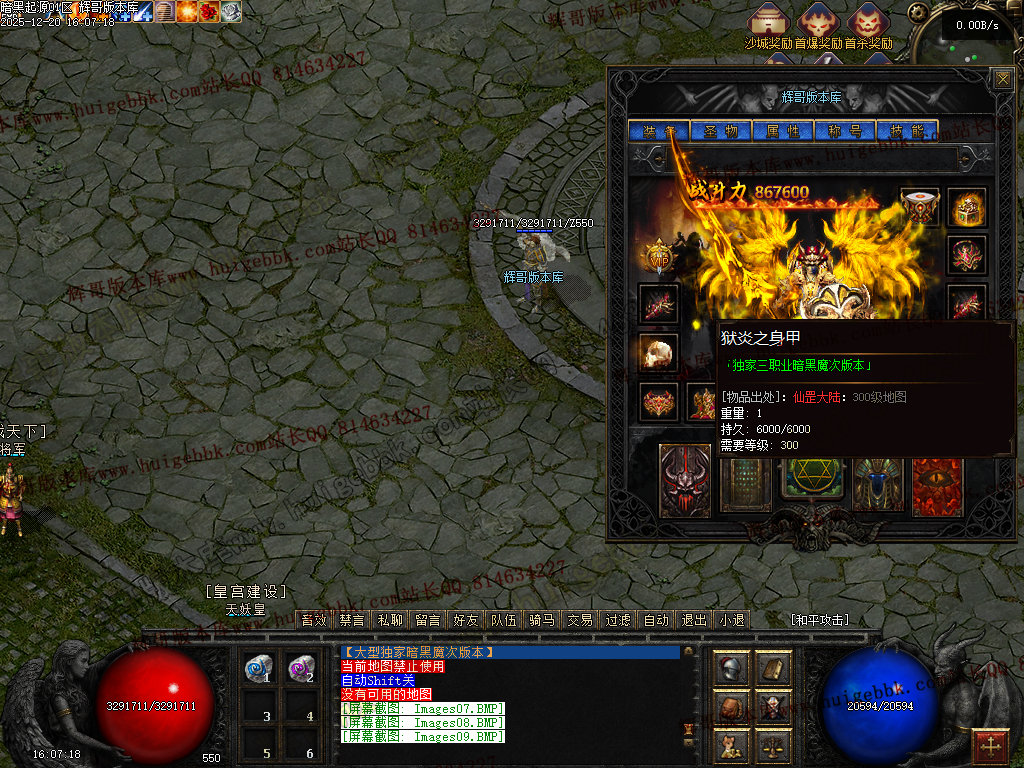Select the skull equipment slot
Image resolution: width=1024 pixels, height=768 pixels.
(x=659, y=353)
